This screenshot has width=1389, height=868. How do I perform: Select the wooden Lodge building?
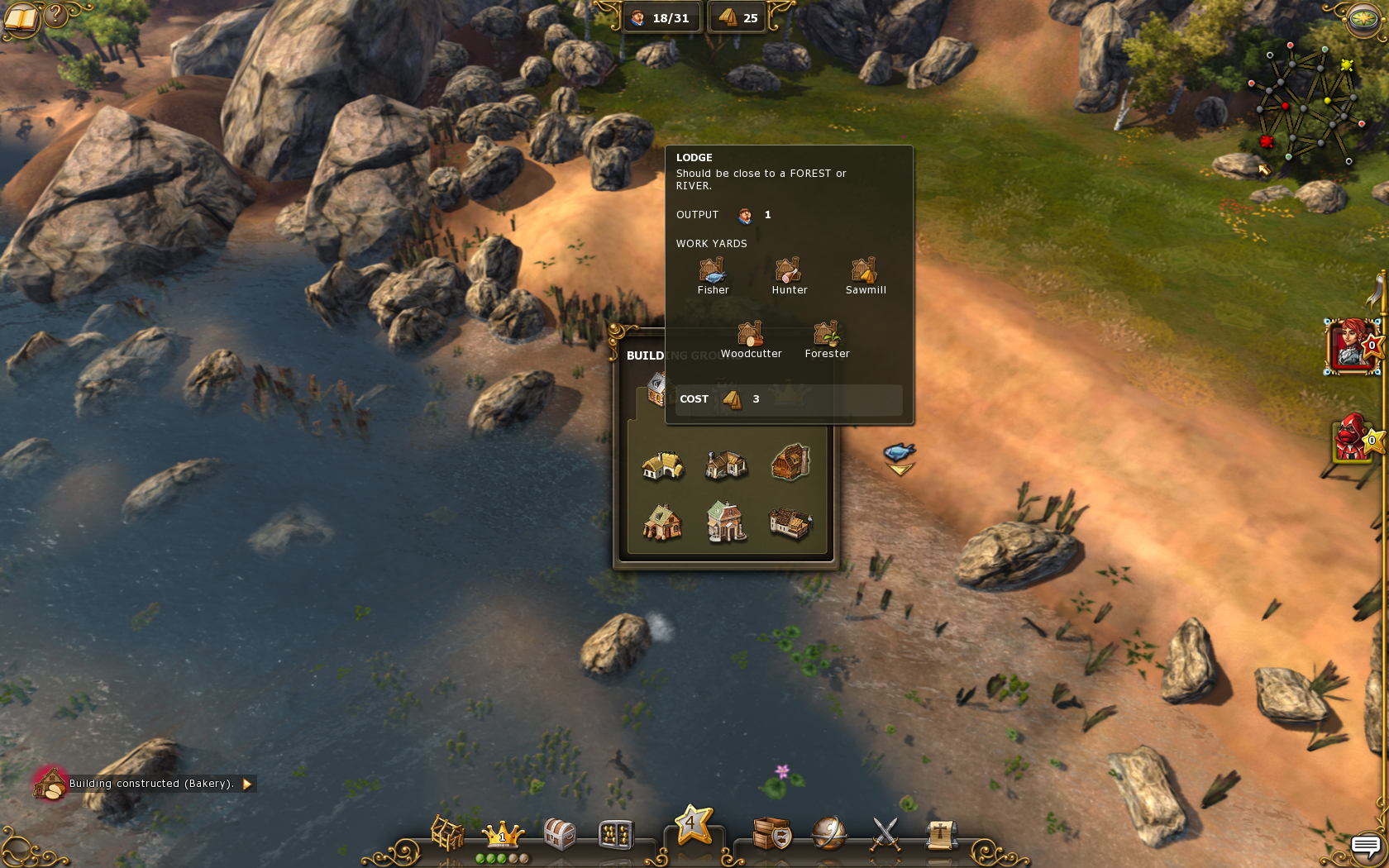(790, 461)
